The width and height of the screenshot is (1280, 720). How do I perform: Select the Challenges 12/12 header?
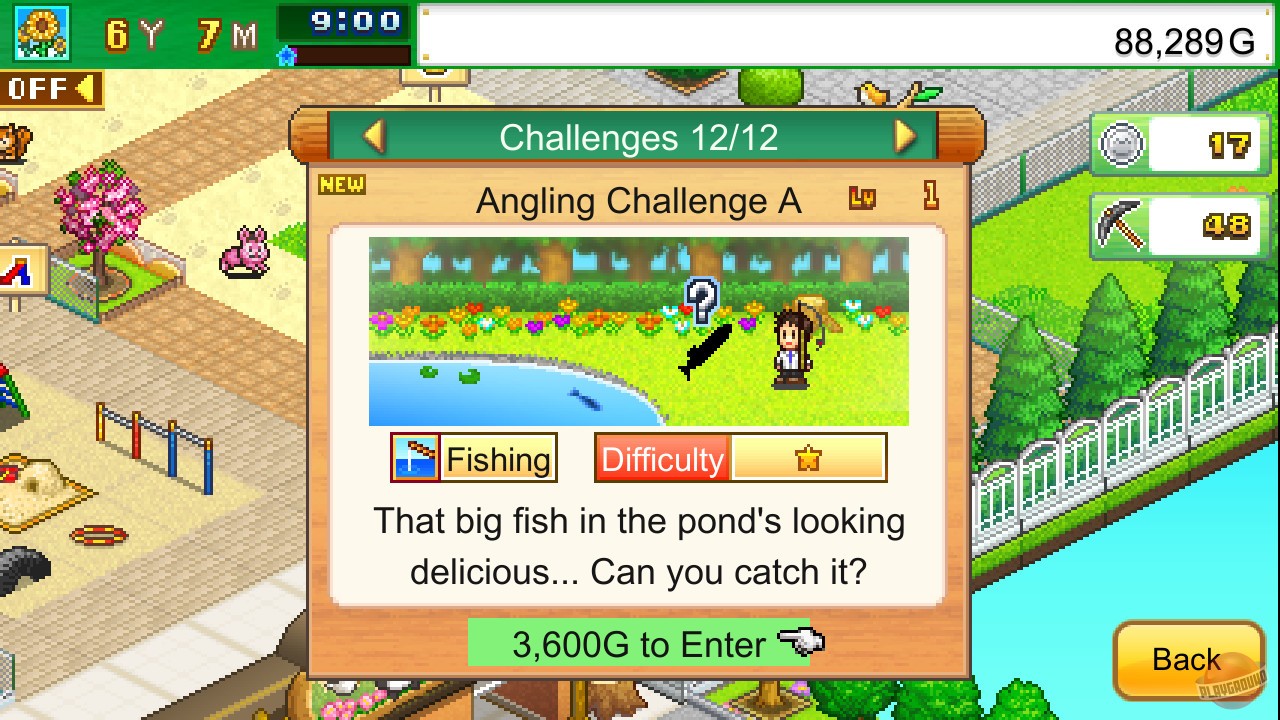tap(638, 137)
